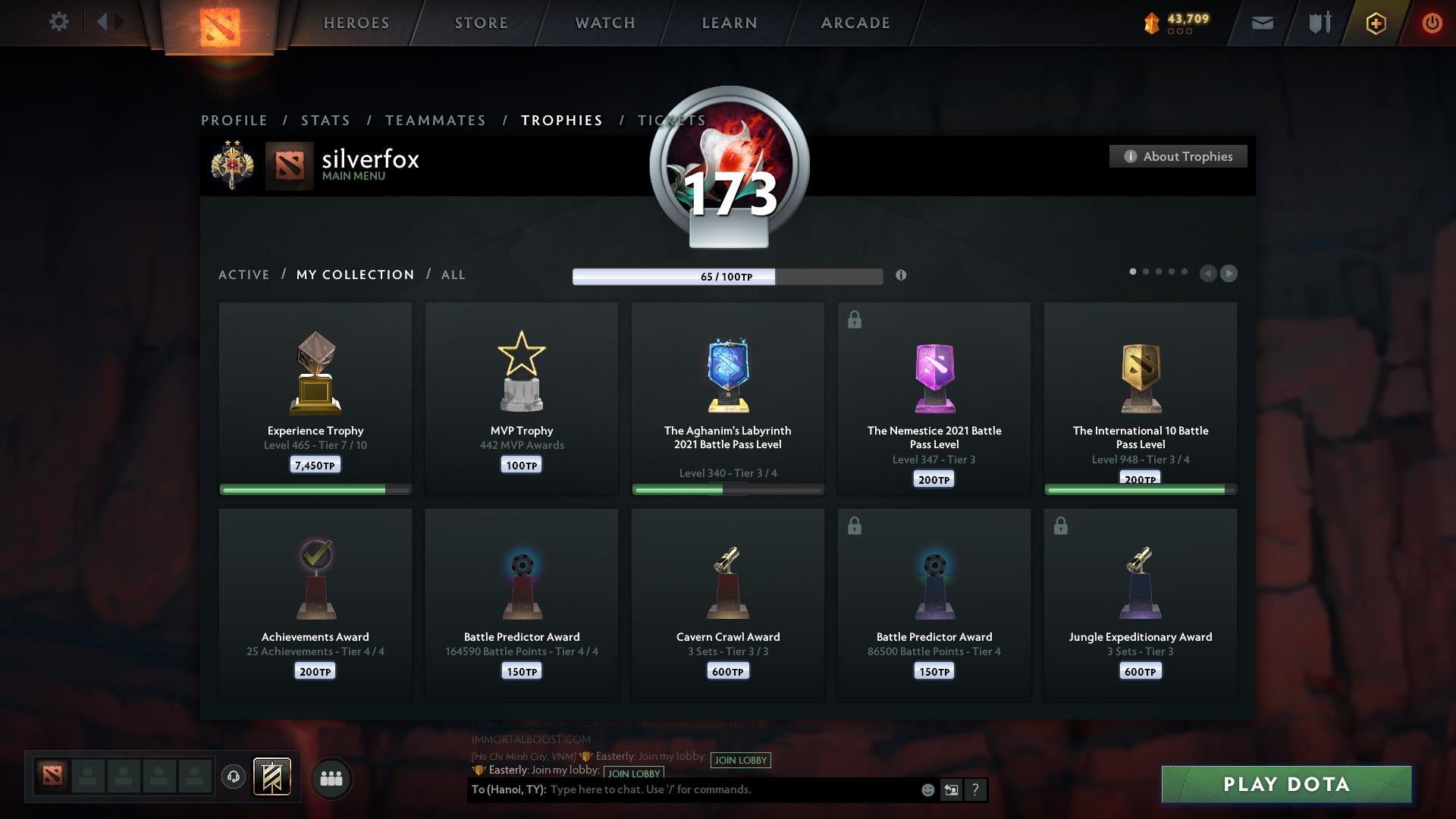Go to next trophy page arrow
Viewport: 1456px width, 819px height.
click(x=1230, y=274)
